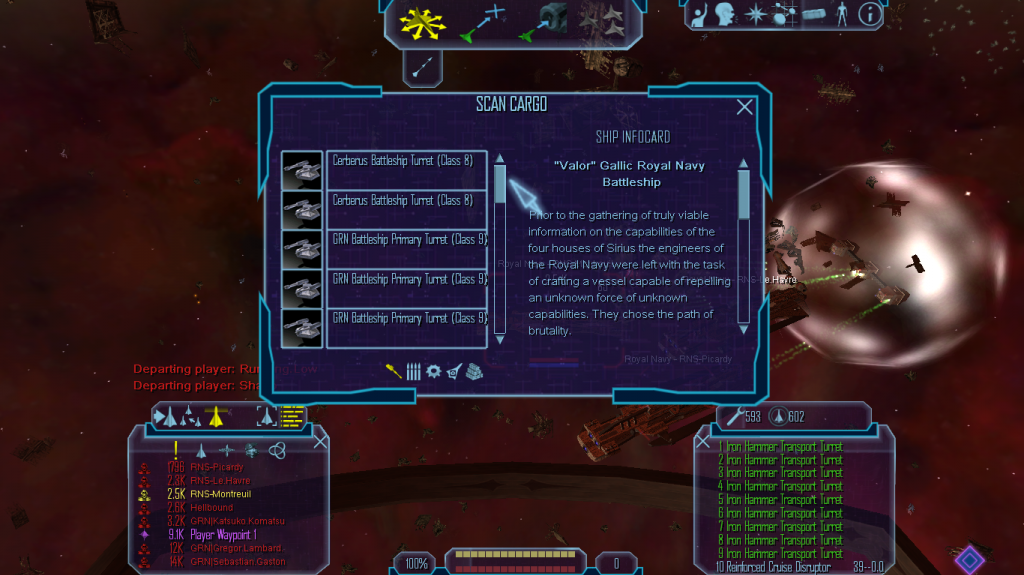Screen dimensions: 1024x575
Task: Close the weapons list panel
Action: (x=704, y=440)
